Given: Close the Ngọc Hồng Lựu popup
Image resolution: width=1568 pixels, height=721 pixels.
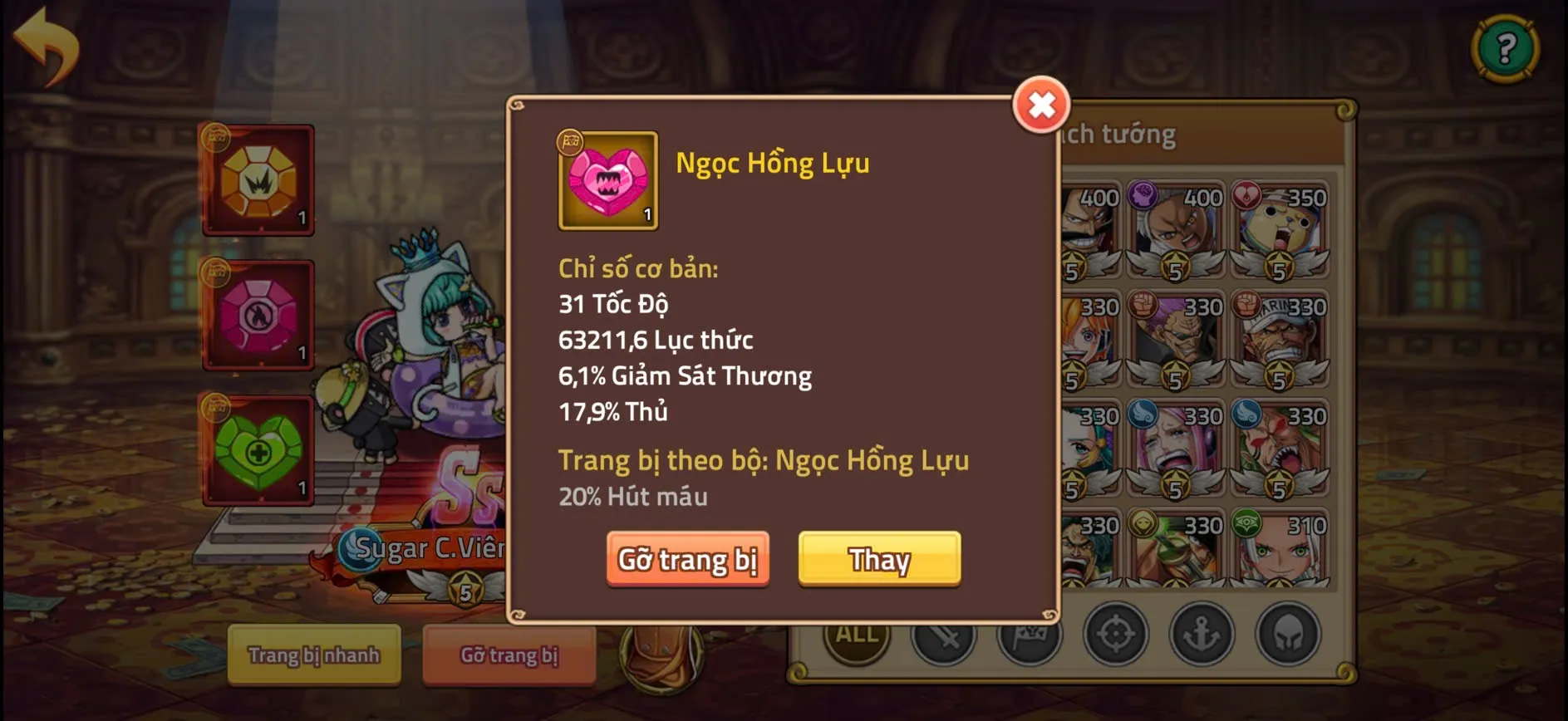Looking at the screenshot, I should (x=1041, y=105).
